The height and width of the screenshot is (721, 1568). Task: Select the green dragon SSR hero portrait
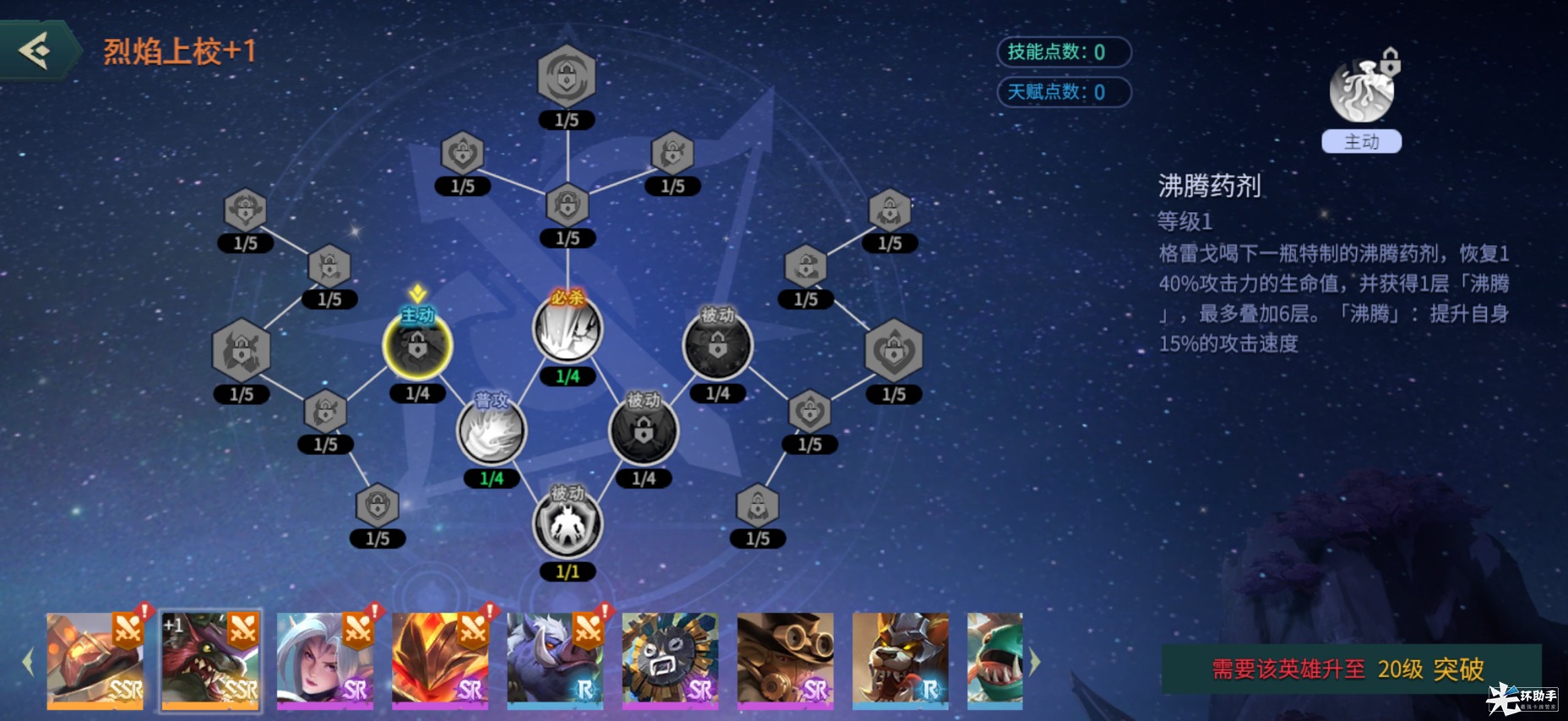coord(210,660)
